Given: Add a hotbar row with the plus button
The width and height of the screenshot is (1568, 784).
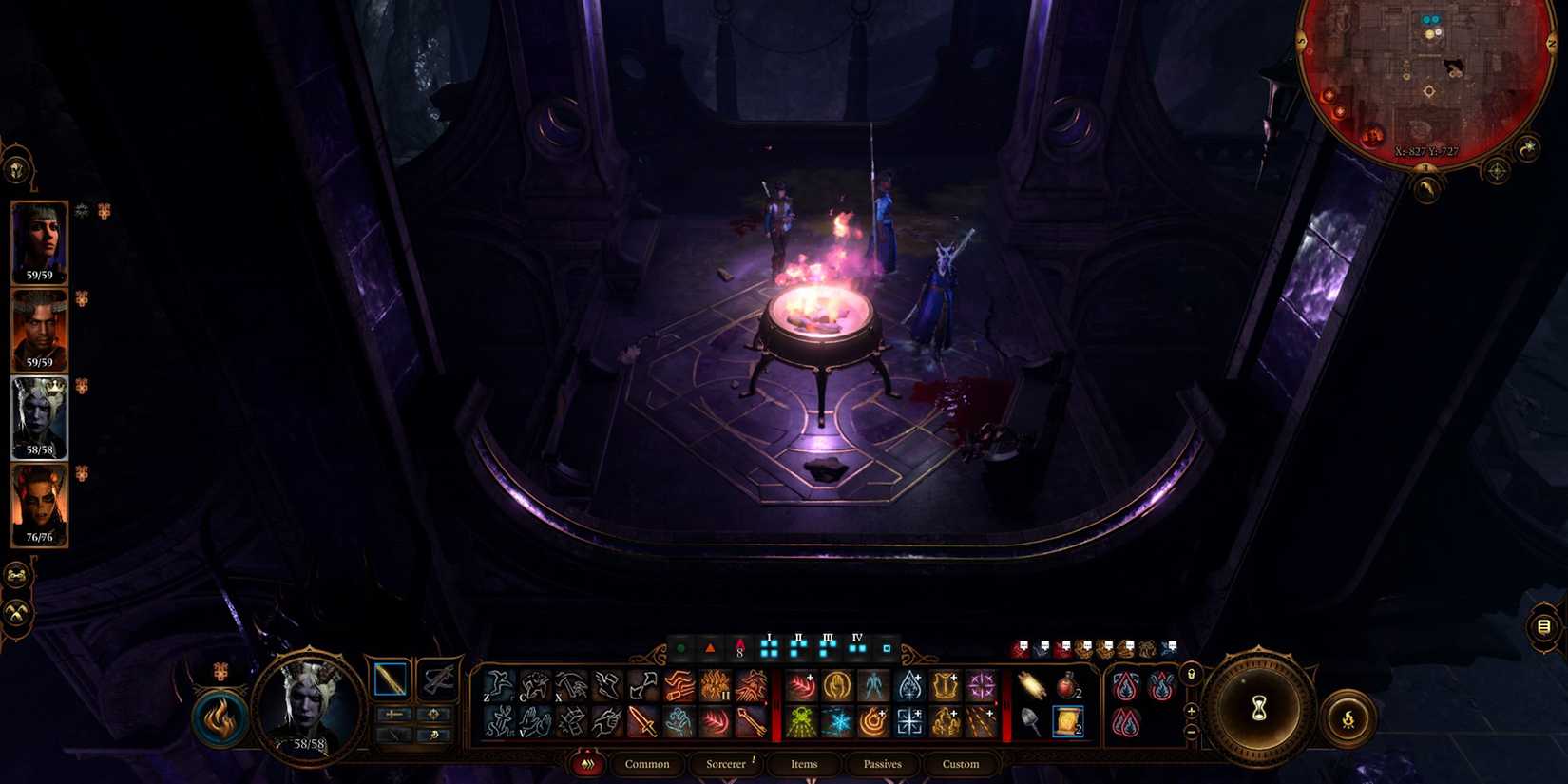Looking at the screenshot, I should [x=1191, y=711].
